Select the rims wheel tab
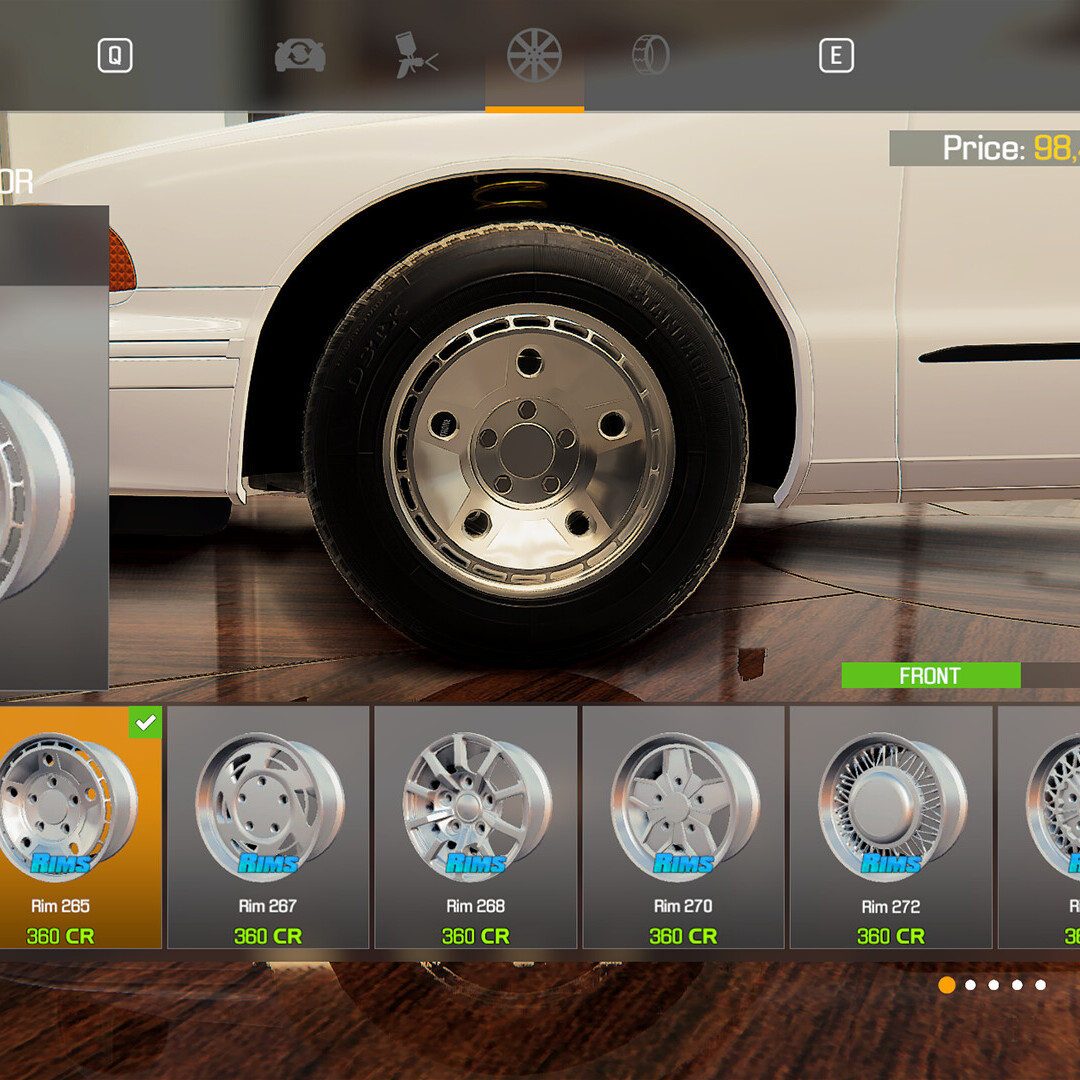Viewport: 1080px width, 1080px height. point(534,56)
